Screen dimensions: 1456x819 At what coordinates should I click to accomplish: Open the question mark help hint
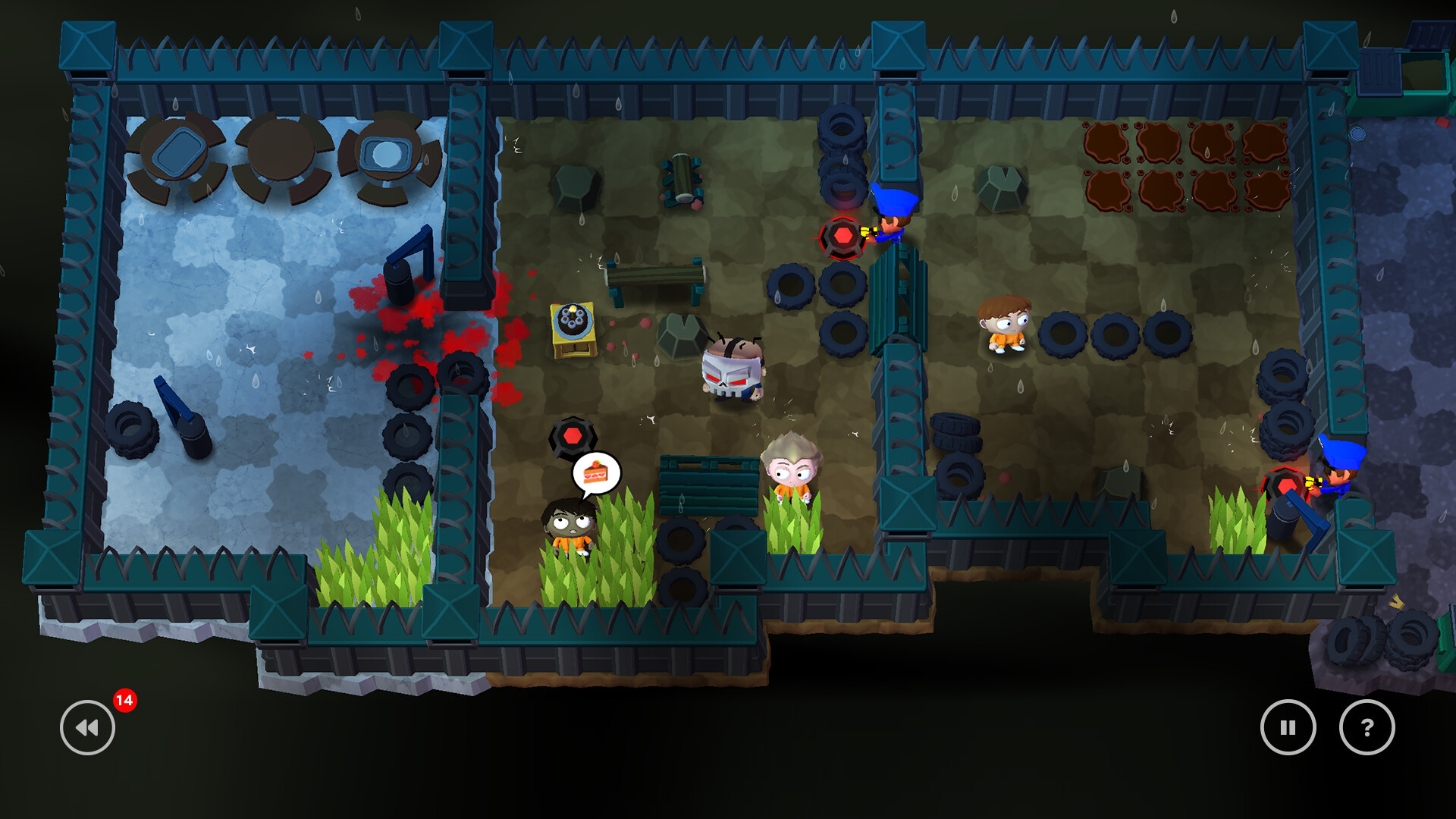pyautogui.click(x=1367, y=727)
